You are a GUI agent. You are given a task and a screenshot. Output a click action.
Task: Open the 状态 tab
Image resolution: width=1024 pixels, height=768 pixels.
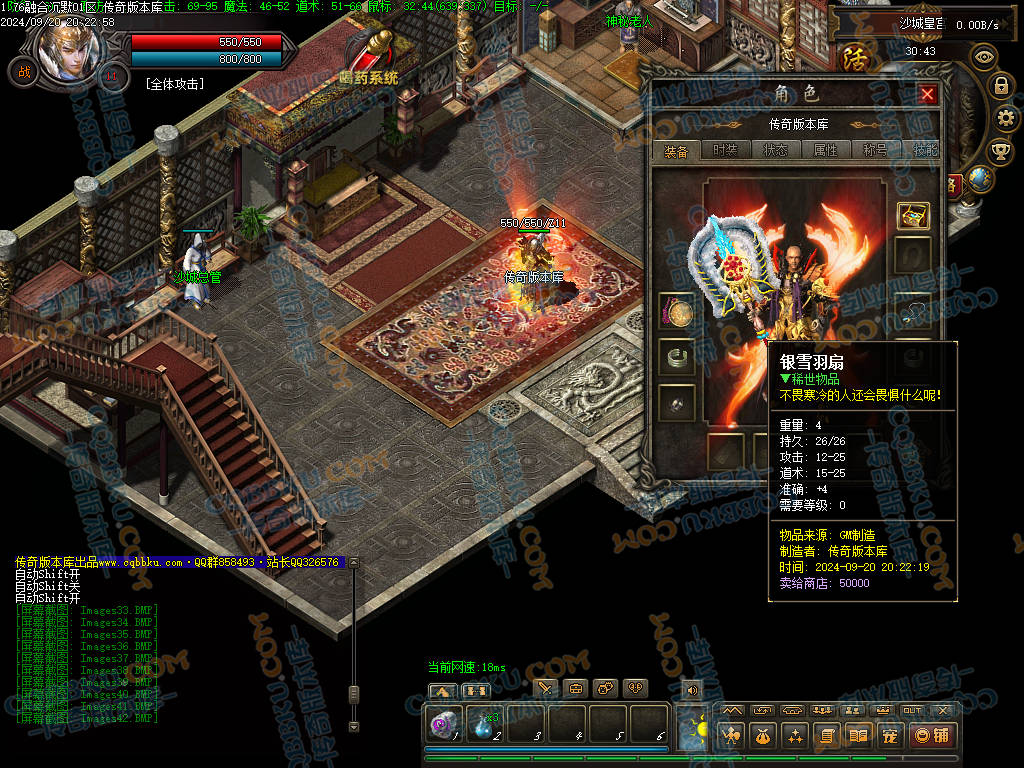coord(775,151)
